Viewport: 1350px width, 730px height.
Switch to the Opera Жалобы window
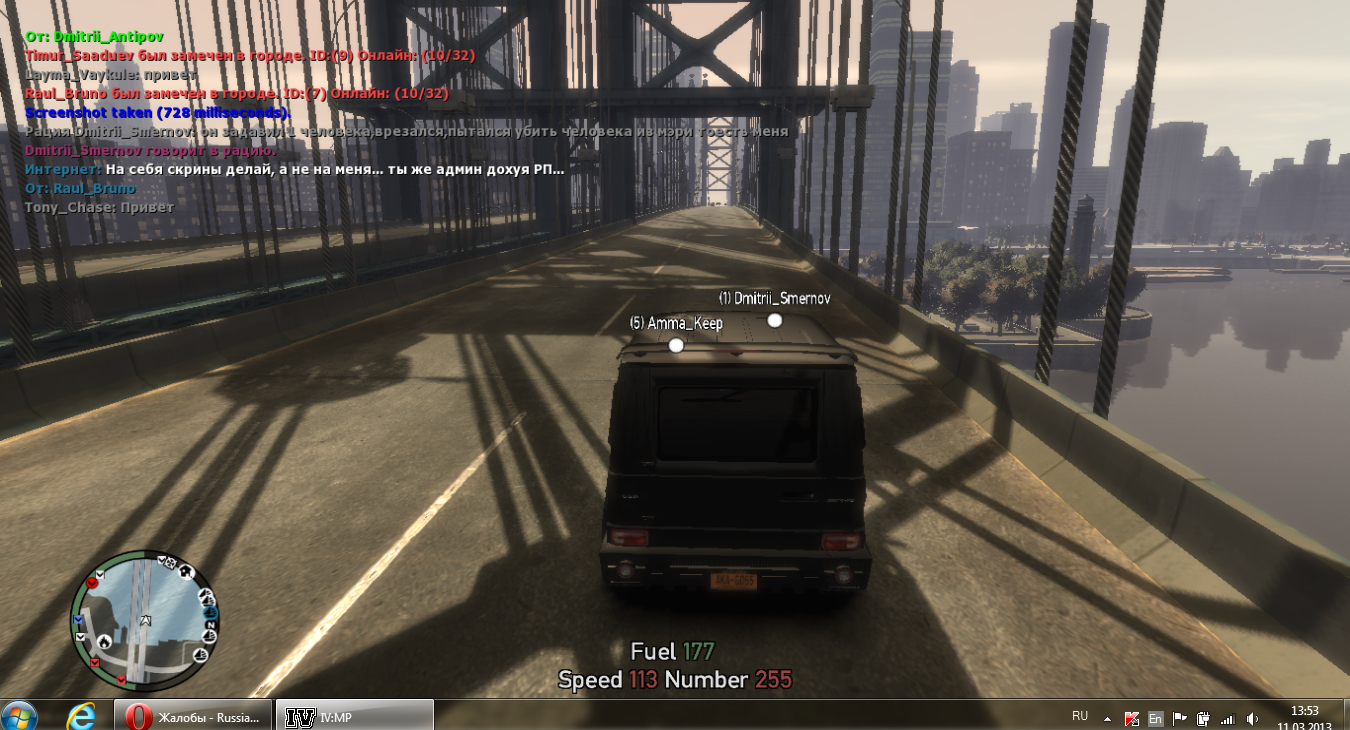(192, 716)
